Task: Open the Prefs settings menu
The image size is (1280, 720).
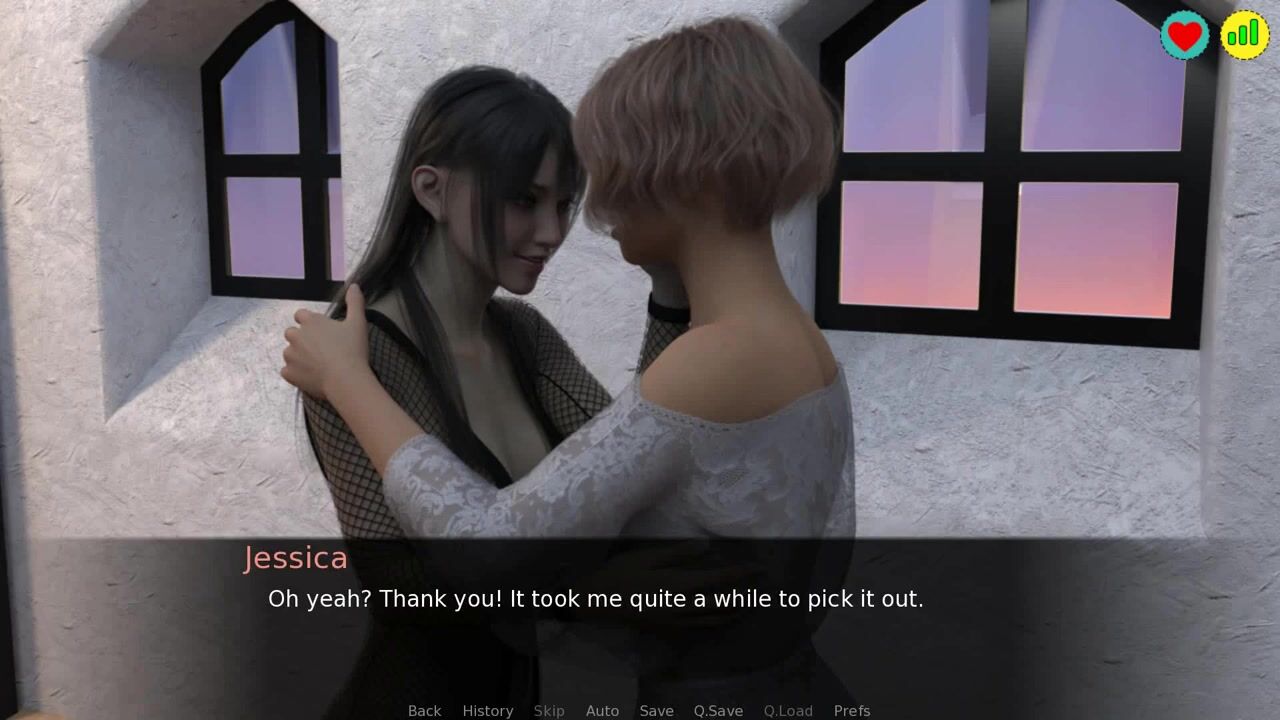Action: coord(852,710)
